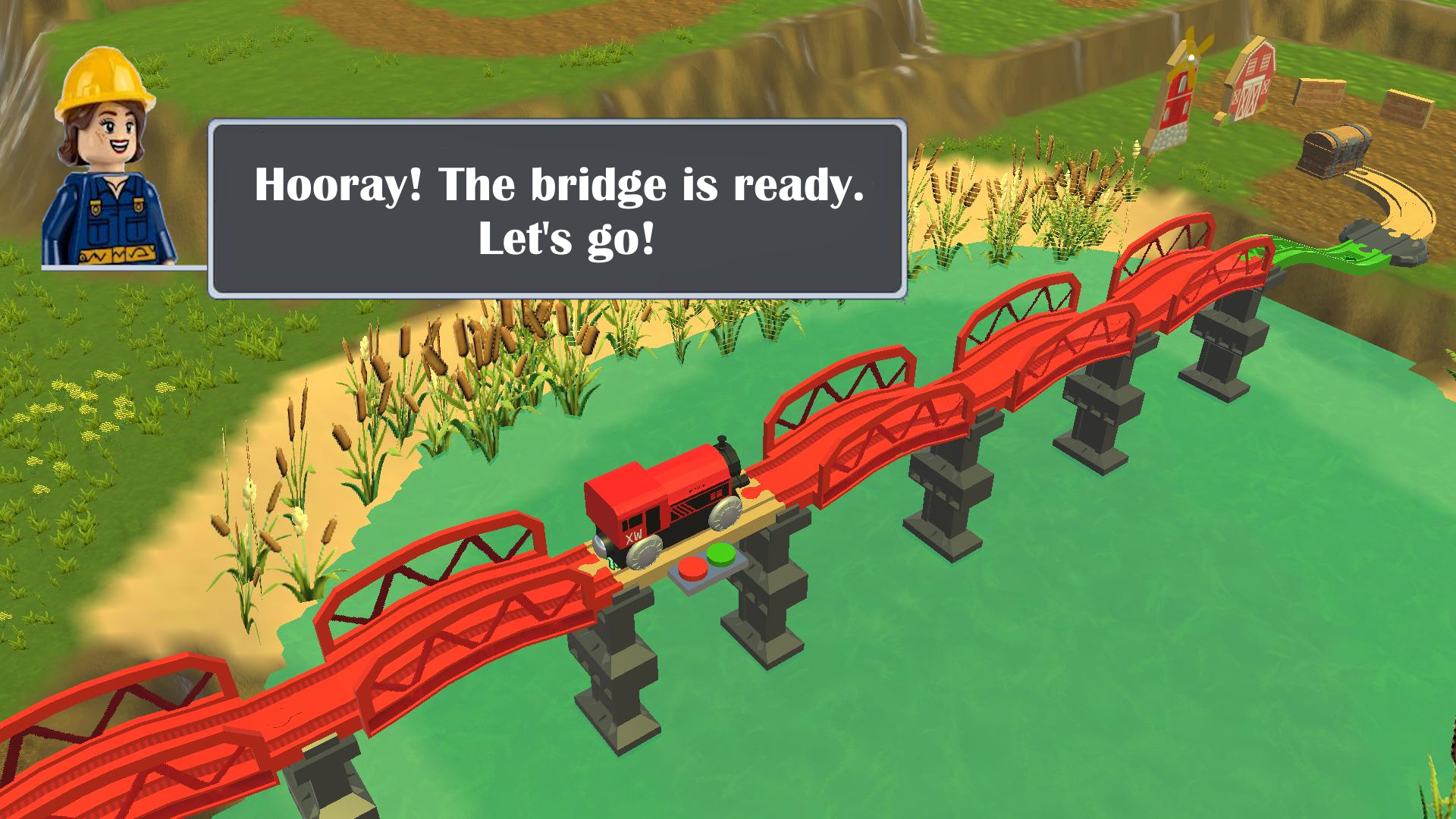Select the red barn facade
This screenshot has height=819, width=1456.
(x=1255, y=83)
